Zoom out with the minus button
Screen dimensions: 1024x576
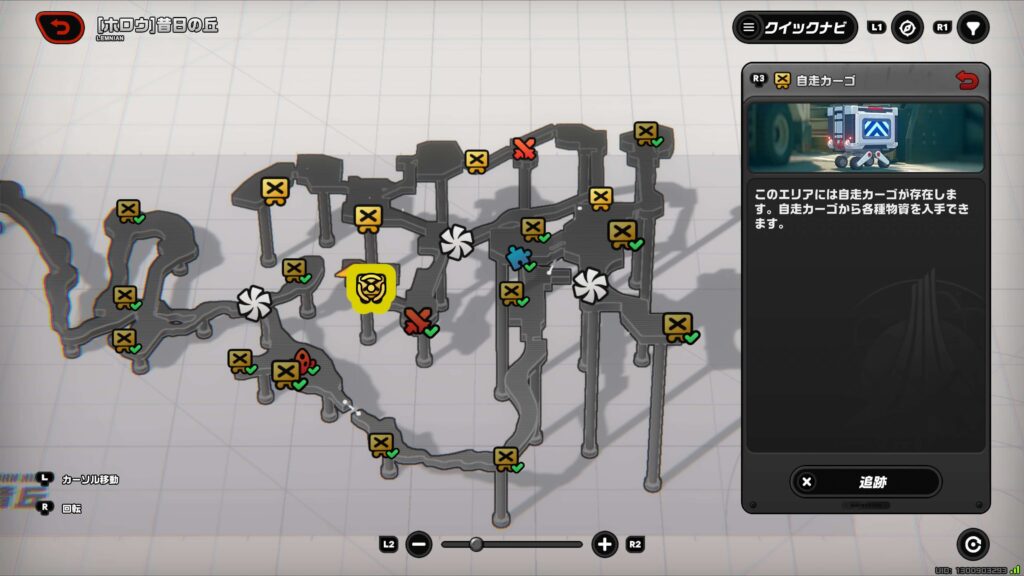tap(419, 545)
